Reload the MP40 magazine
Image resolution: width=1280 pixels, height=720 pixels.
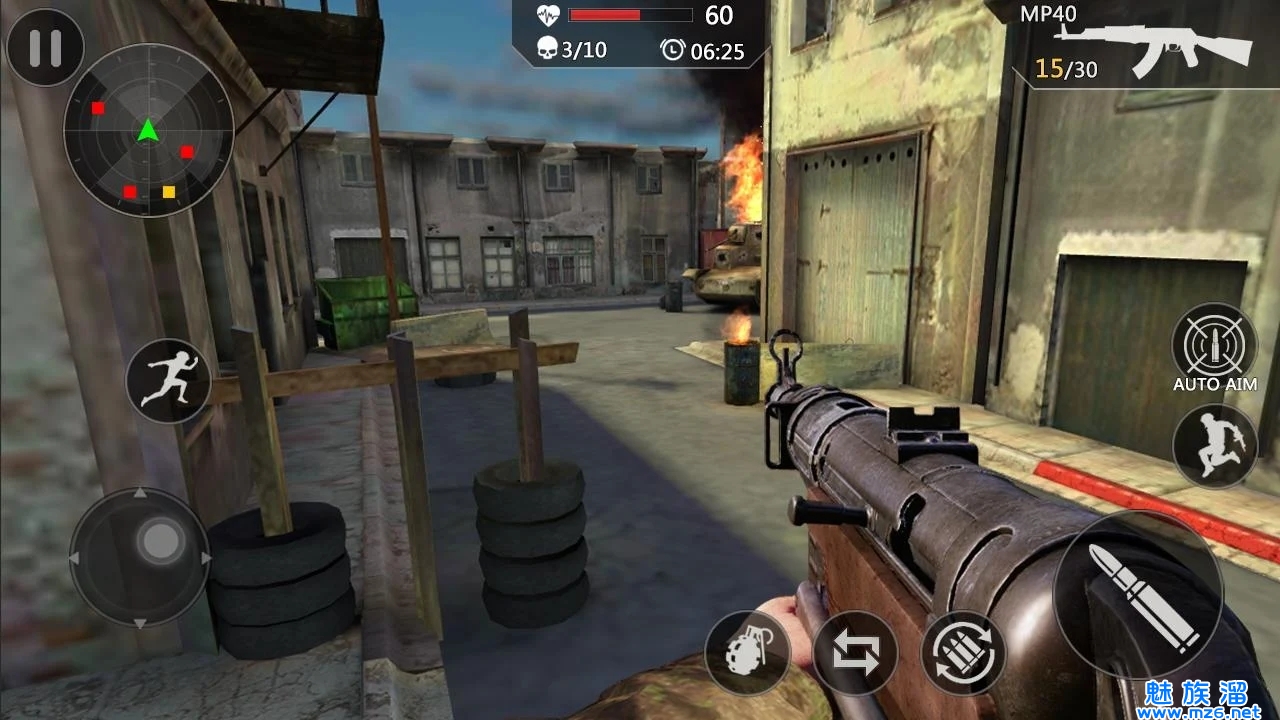coord(963,653)
